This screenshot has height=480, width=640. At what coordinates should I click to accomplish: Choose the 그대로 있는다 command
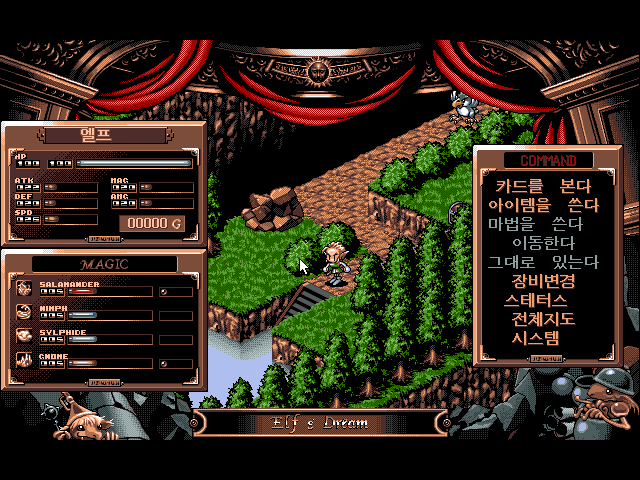[x=543, y=262]
